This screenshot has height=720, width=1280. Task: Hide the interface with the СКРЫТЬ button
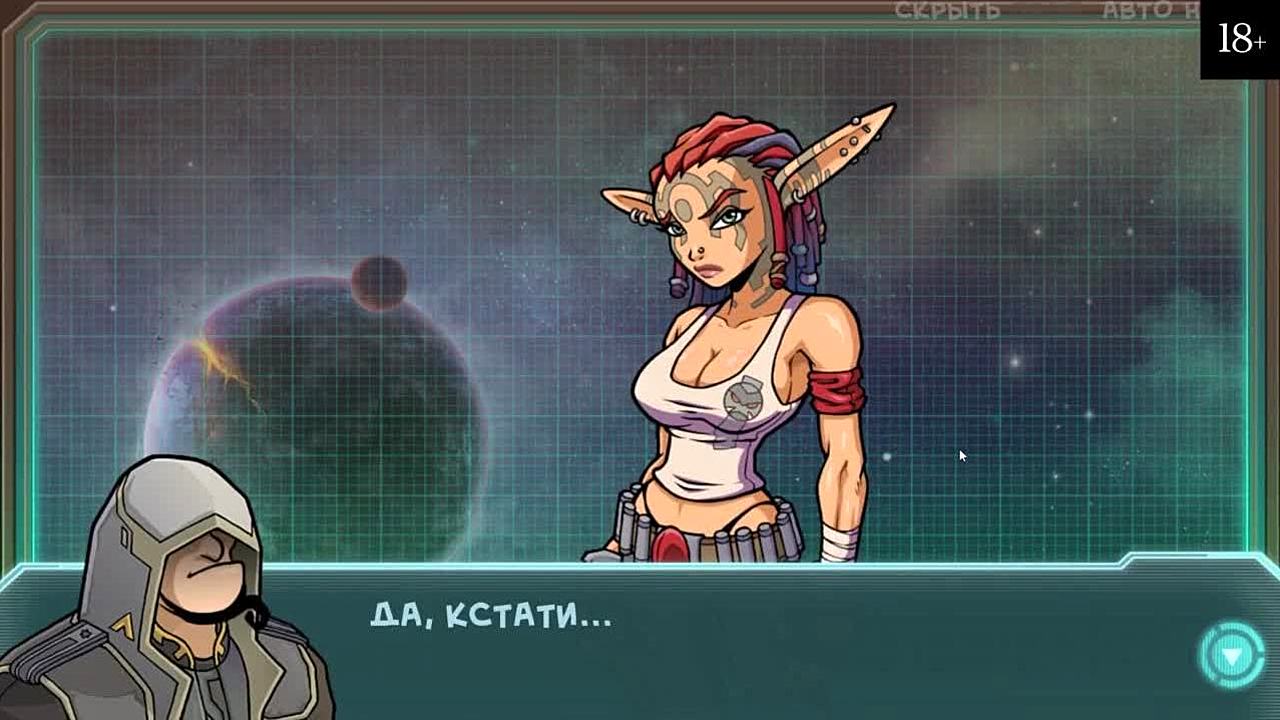(x=947, y=11)
